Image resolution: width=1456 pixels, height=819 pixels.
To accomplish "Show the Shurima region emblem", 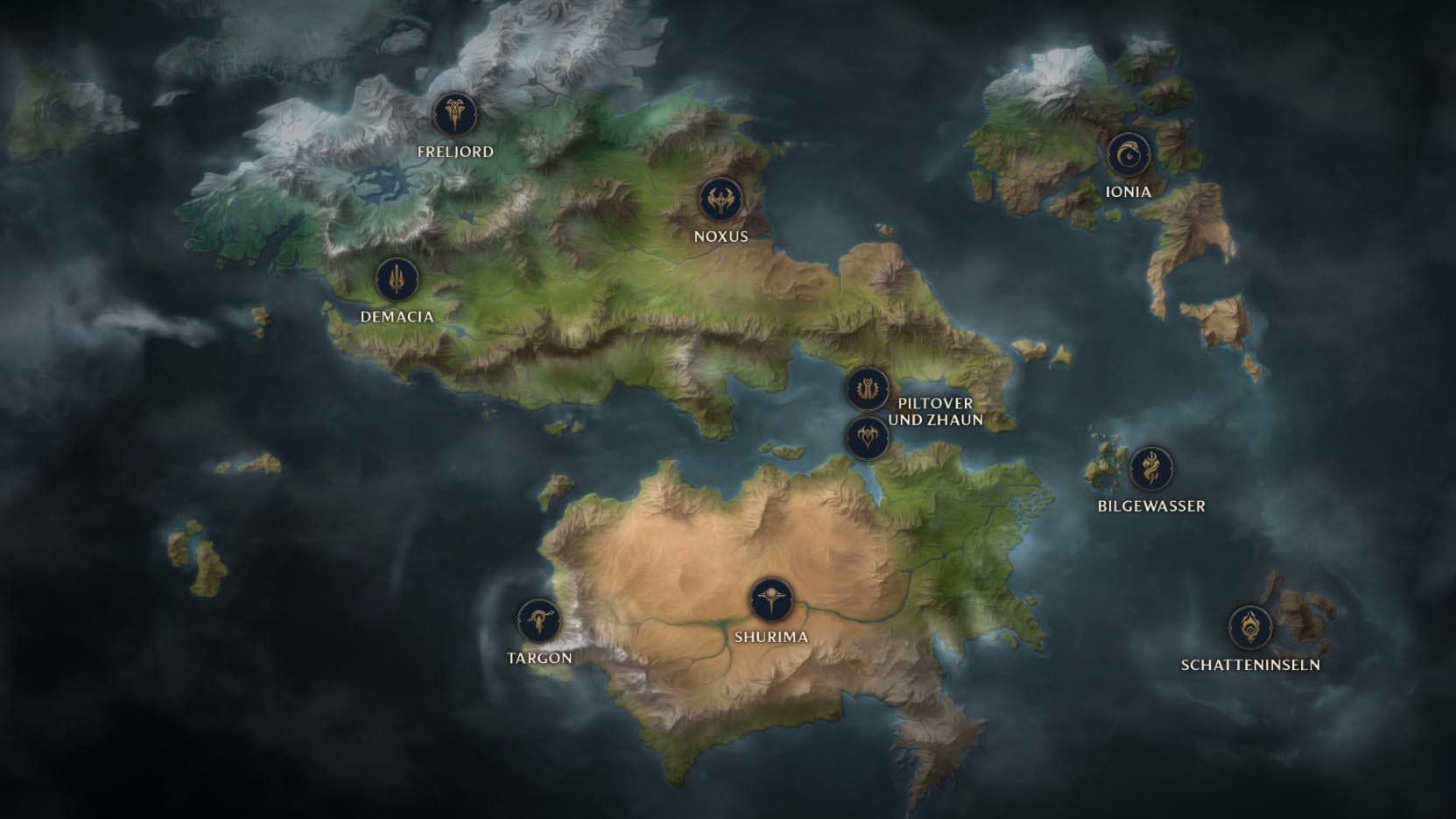I will point(770,600).
